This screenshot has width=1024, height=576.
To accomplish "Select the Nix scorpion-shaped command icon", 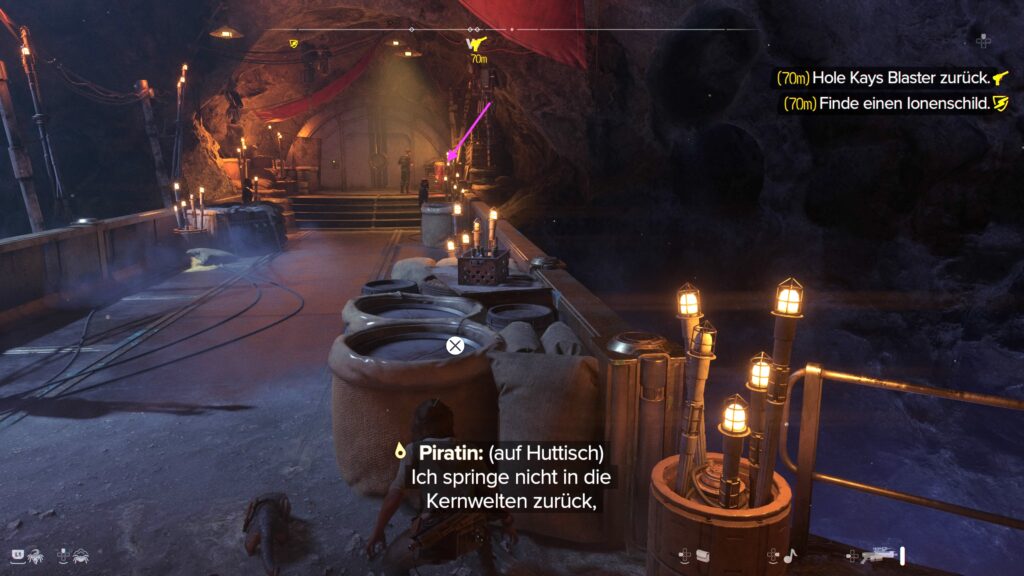I will pos(35,554).
